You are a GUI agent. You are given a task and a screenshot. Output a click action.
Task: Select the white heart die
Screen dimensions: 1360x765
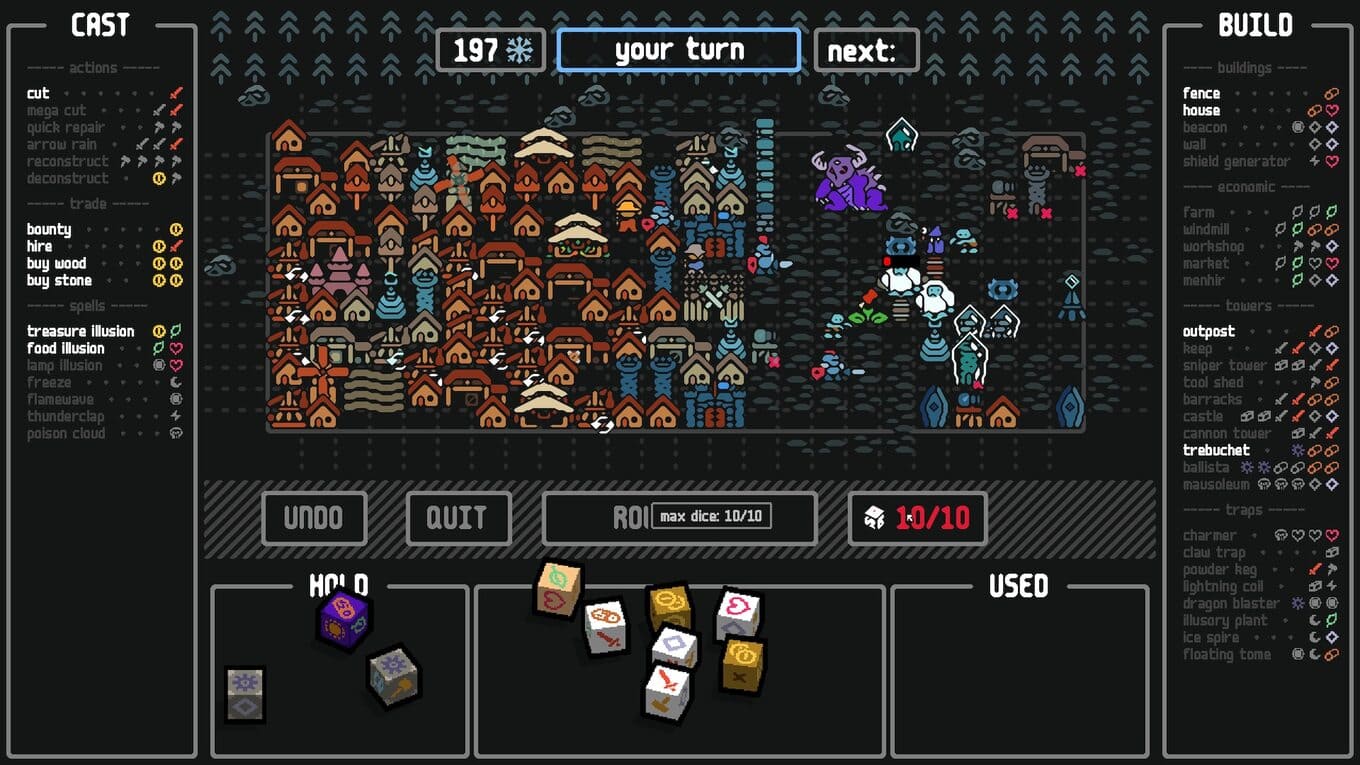pos(739,613)
